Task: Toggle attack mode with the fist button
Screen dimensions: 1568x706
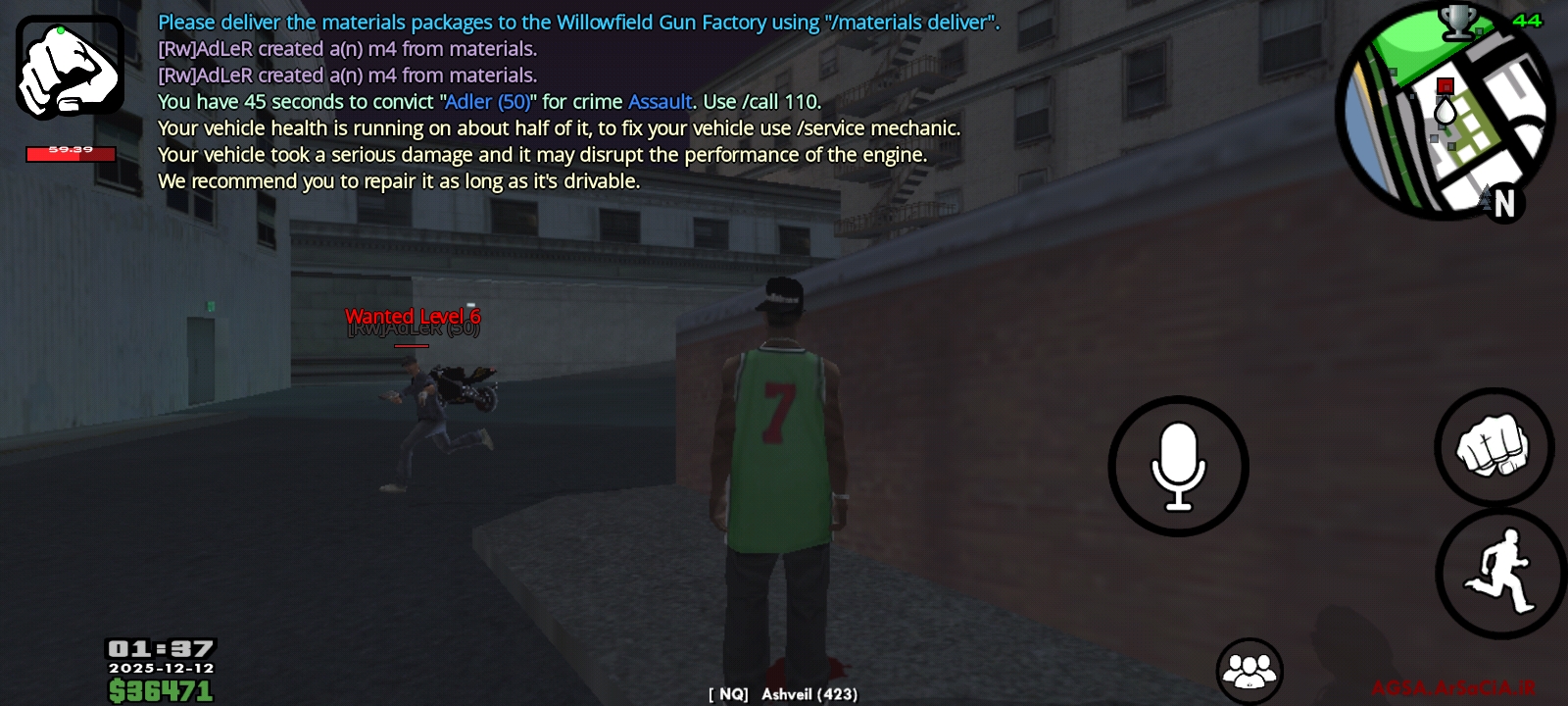Action: click(x=1494, y=441)
